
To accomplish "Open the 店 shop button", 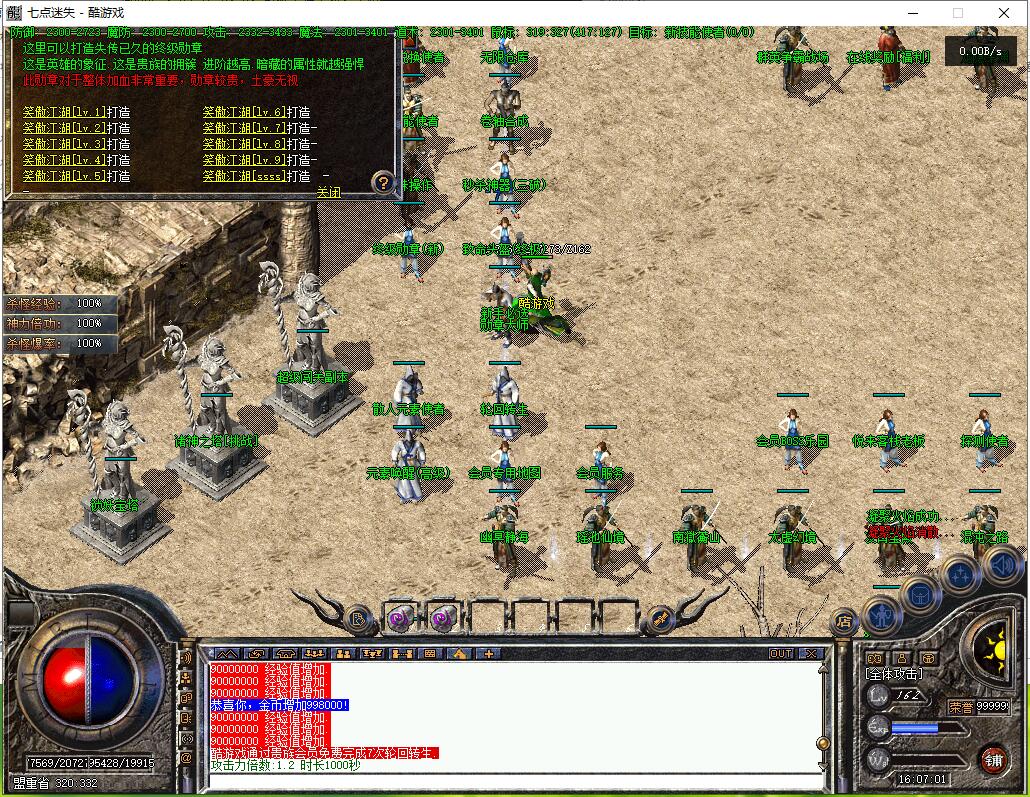I will click(x=843, y=622).
